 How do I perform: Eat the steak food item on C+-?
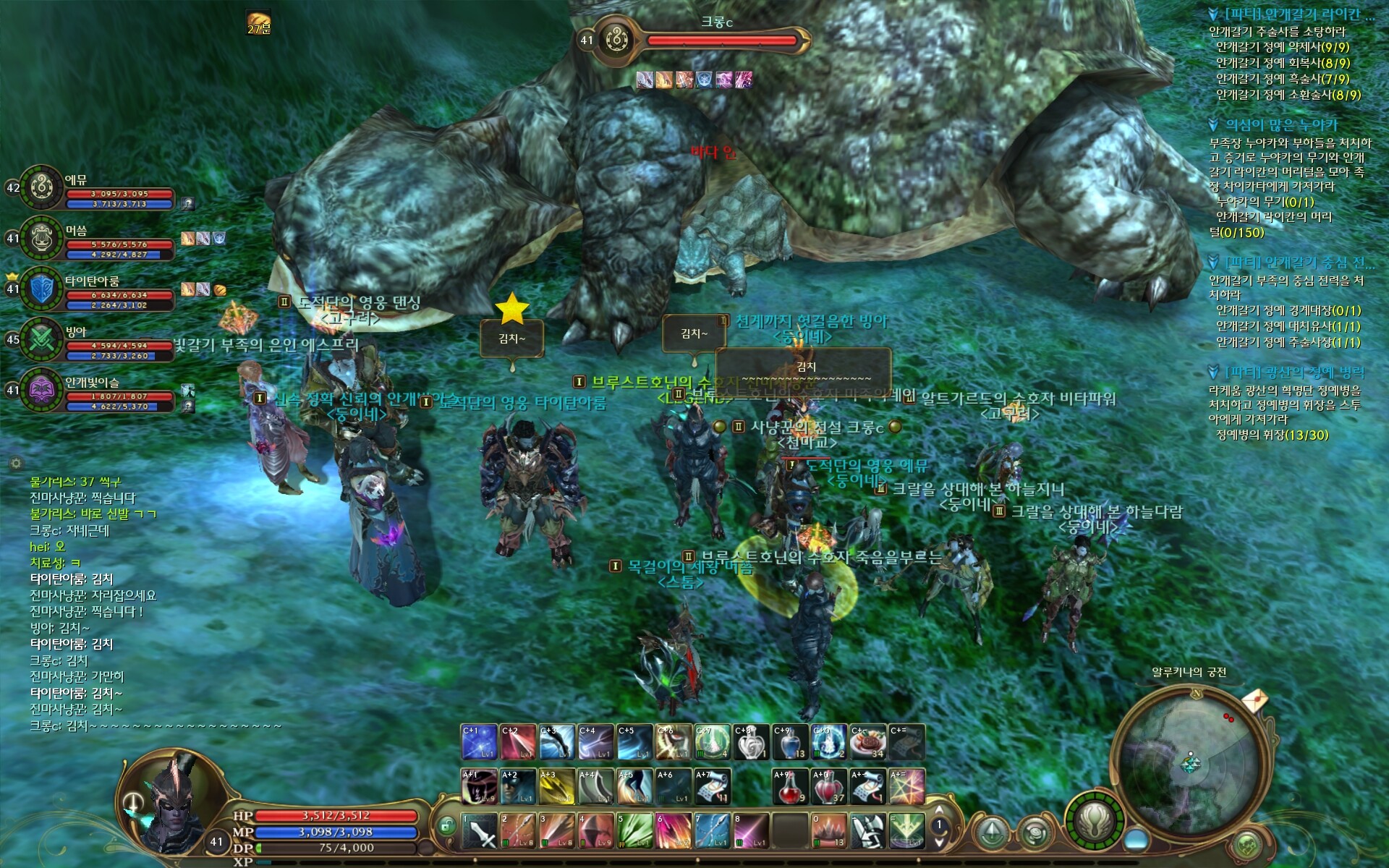pyautogui.click(x=867, y=742)
